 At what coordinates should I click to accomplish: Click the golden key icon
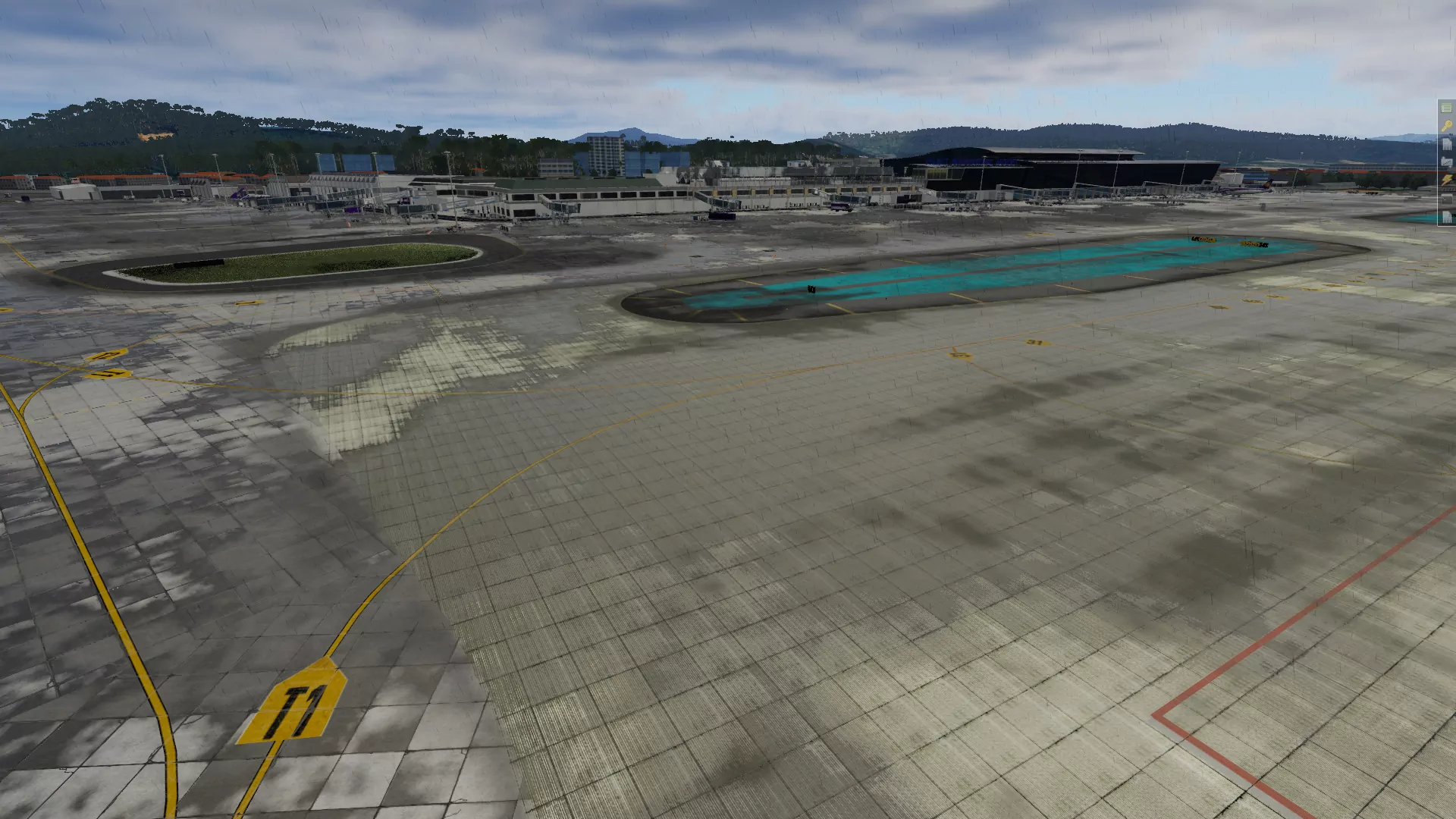point(1446,126)
